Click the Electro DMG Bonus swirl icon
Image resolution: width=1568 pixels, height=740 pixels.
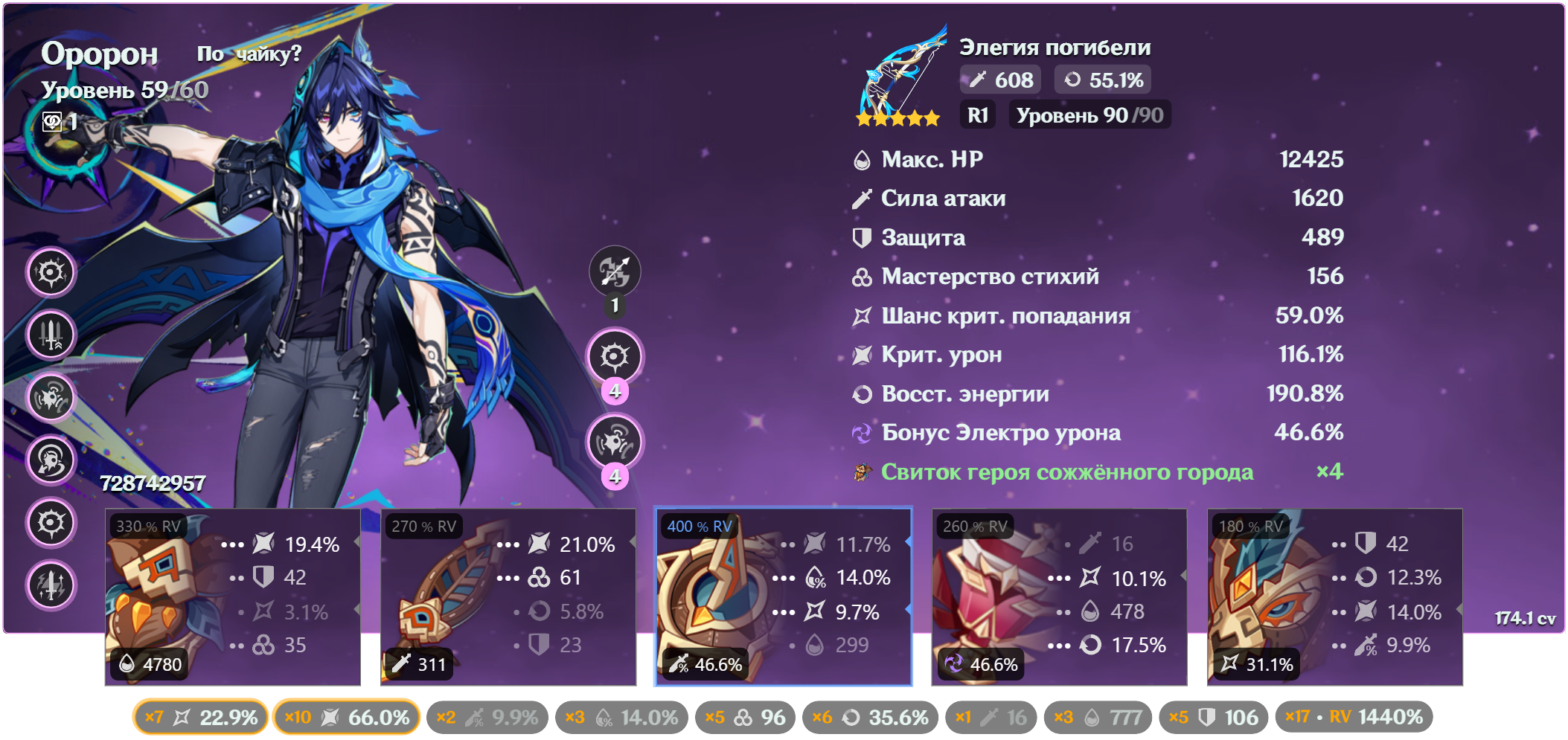862,433
